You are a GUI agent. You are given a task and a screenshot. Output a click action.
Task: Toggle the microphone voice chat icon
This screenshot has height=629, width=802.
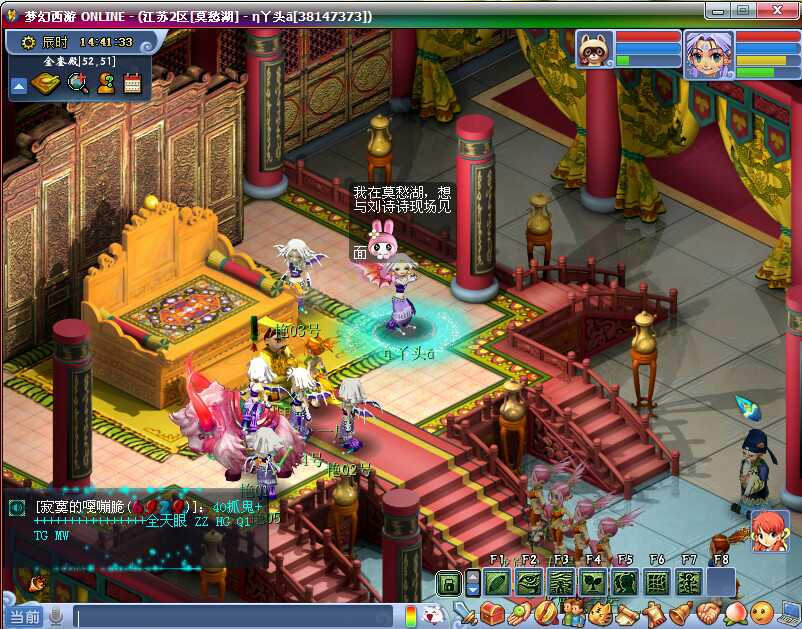[x=56, y=617]
